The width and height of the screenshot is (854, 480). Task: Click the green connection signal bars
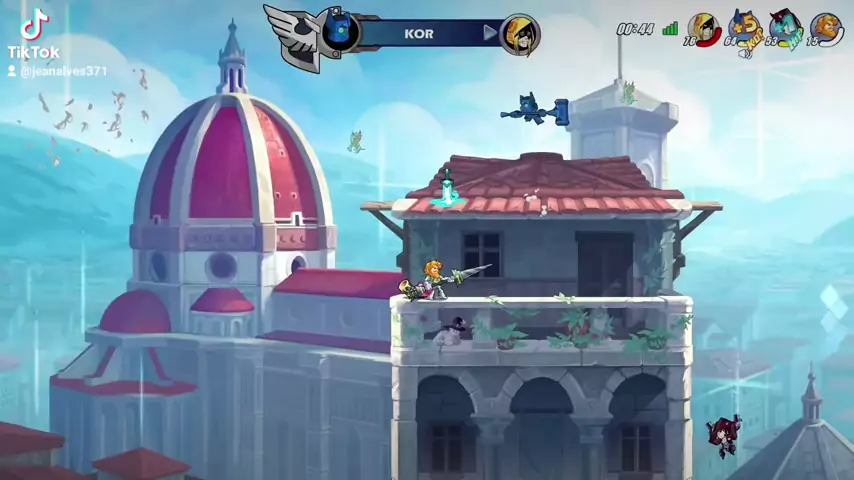(670, 28)
